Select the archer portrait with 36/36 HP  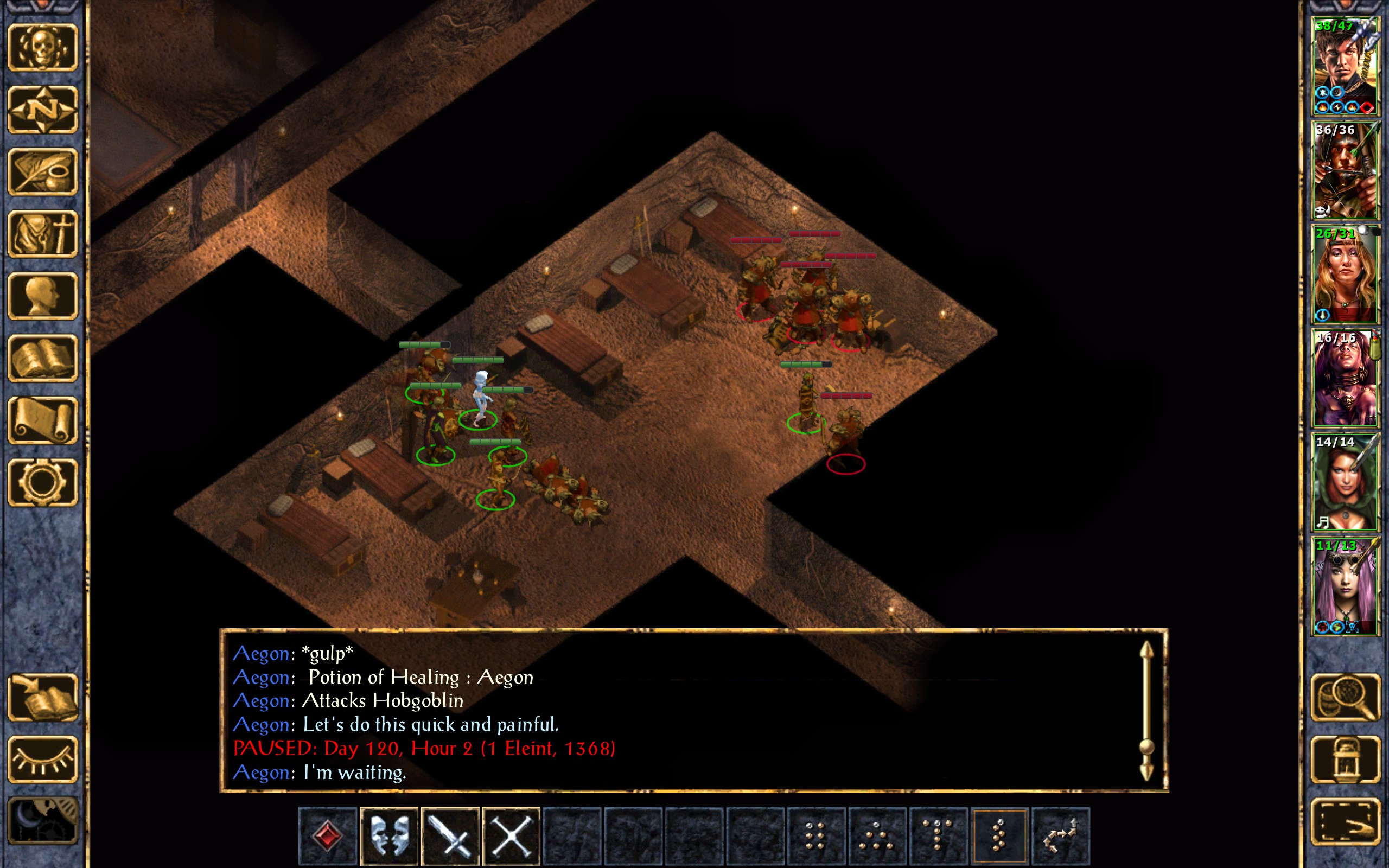1345,170
